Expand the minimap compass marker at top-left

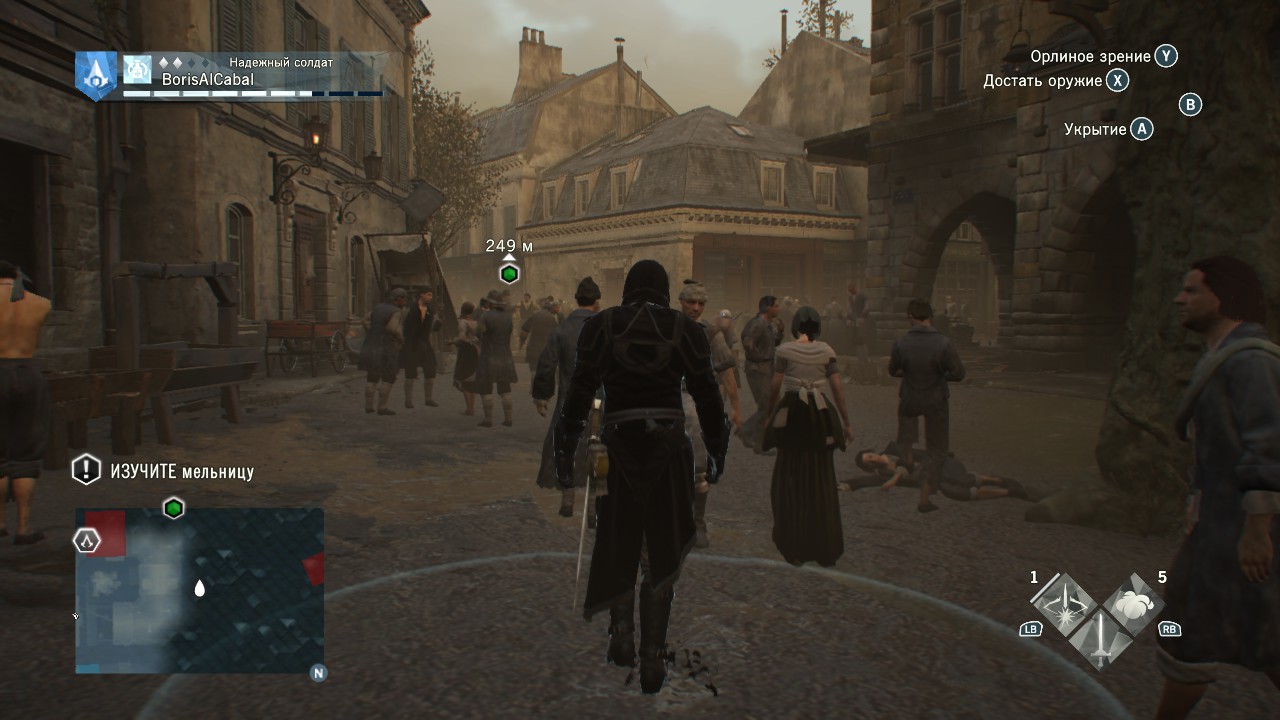[85, 540]
